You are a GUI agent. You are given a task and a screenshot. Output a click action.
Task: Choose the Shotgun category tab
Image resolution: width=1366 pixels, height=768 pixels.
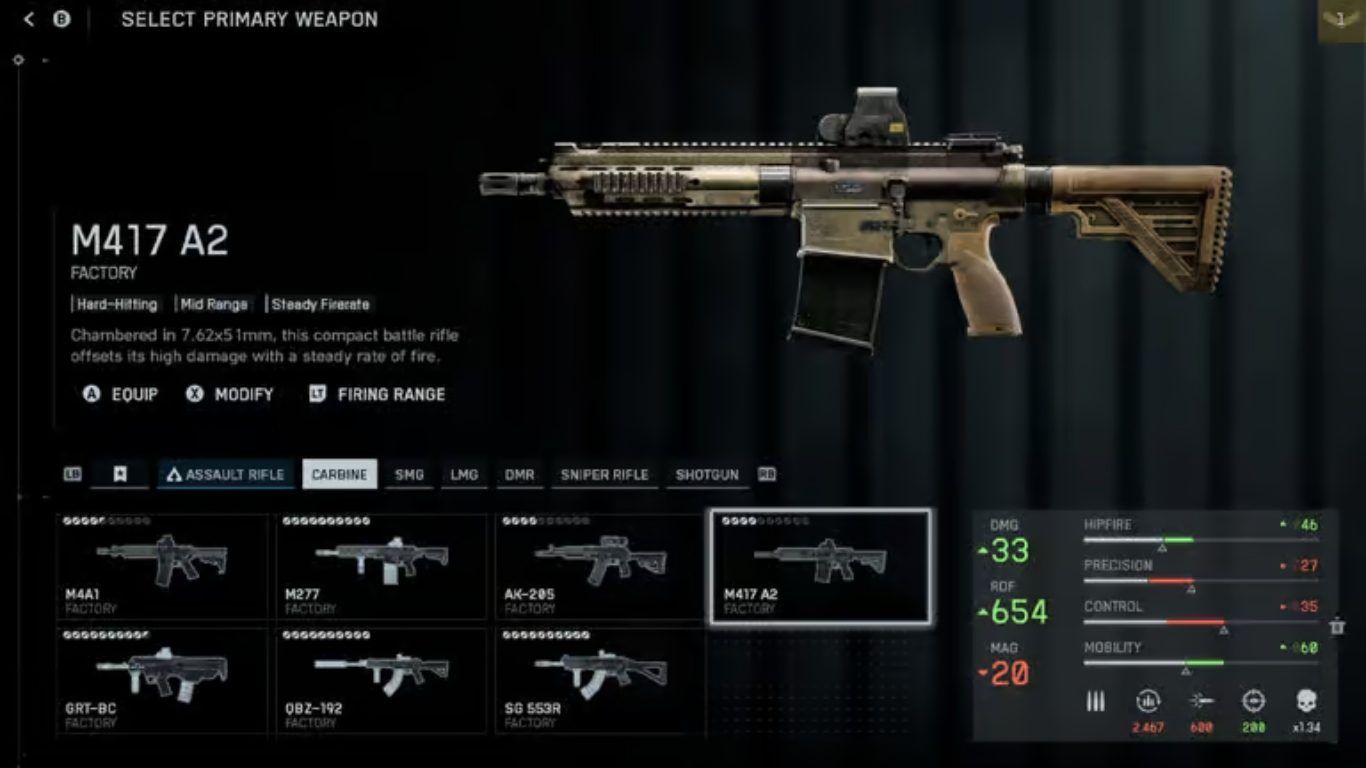707,475
